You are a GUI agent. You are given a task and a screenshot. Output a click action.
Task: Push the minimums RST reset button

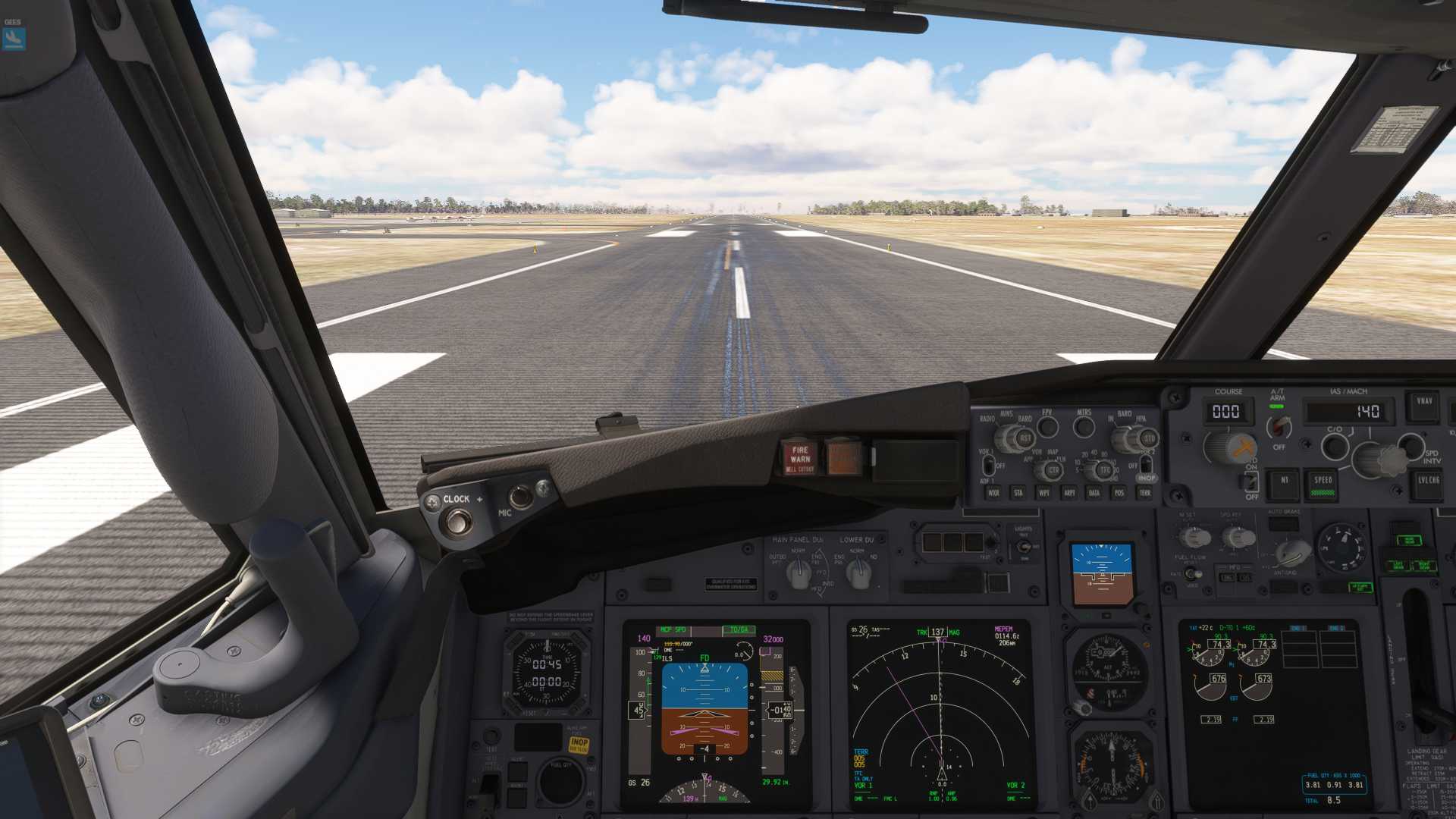coord(1025,438)
